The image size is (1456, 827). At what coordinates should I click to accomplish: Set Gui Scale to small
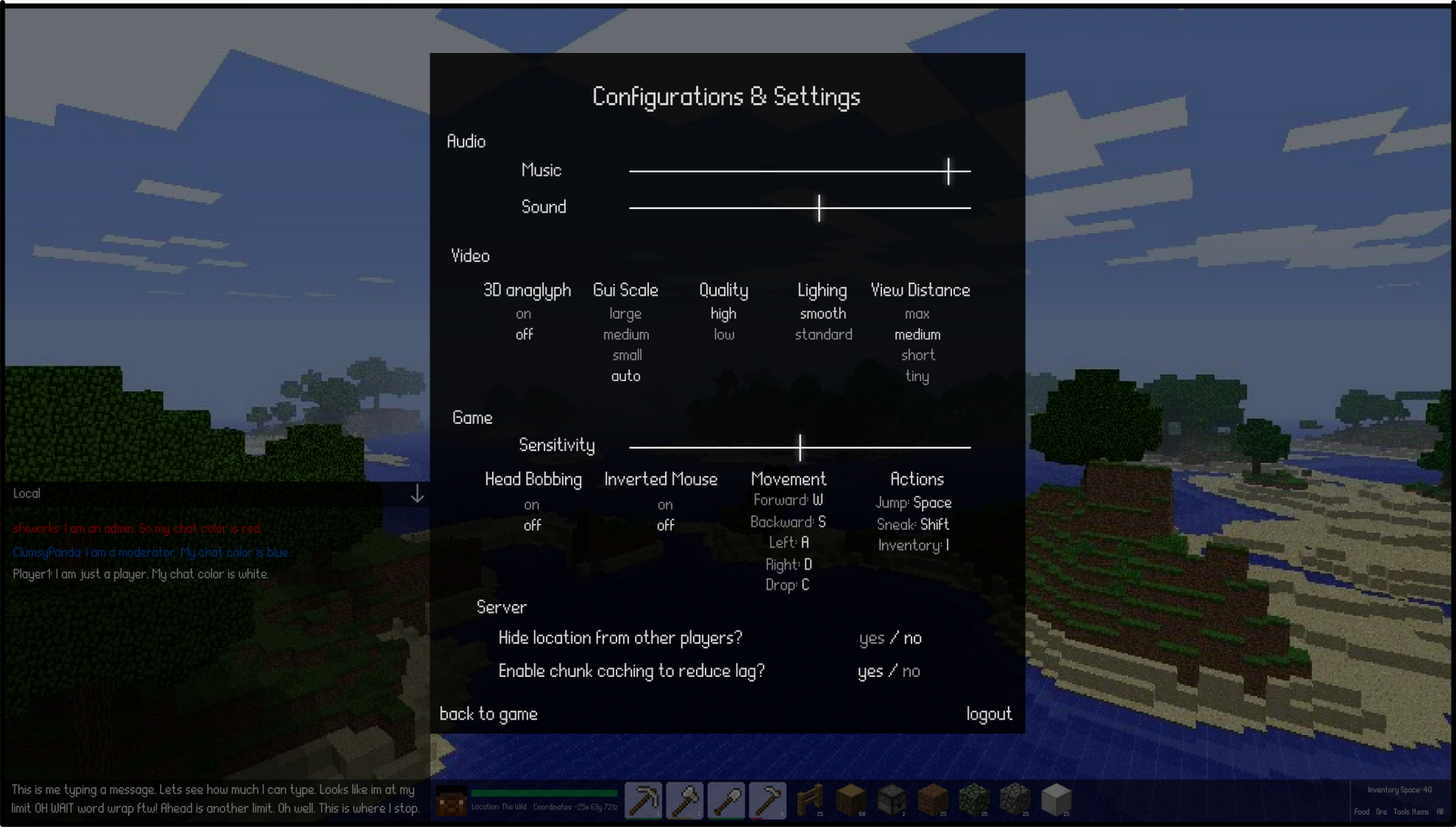626,355
